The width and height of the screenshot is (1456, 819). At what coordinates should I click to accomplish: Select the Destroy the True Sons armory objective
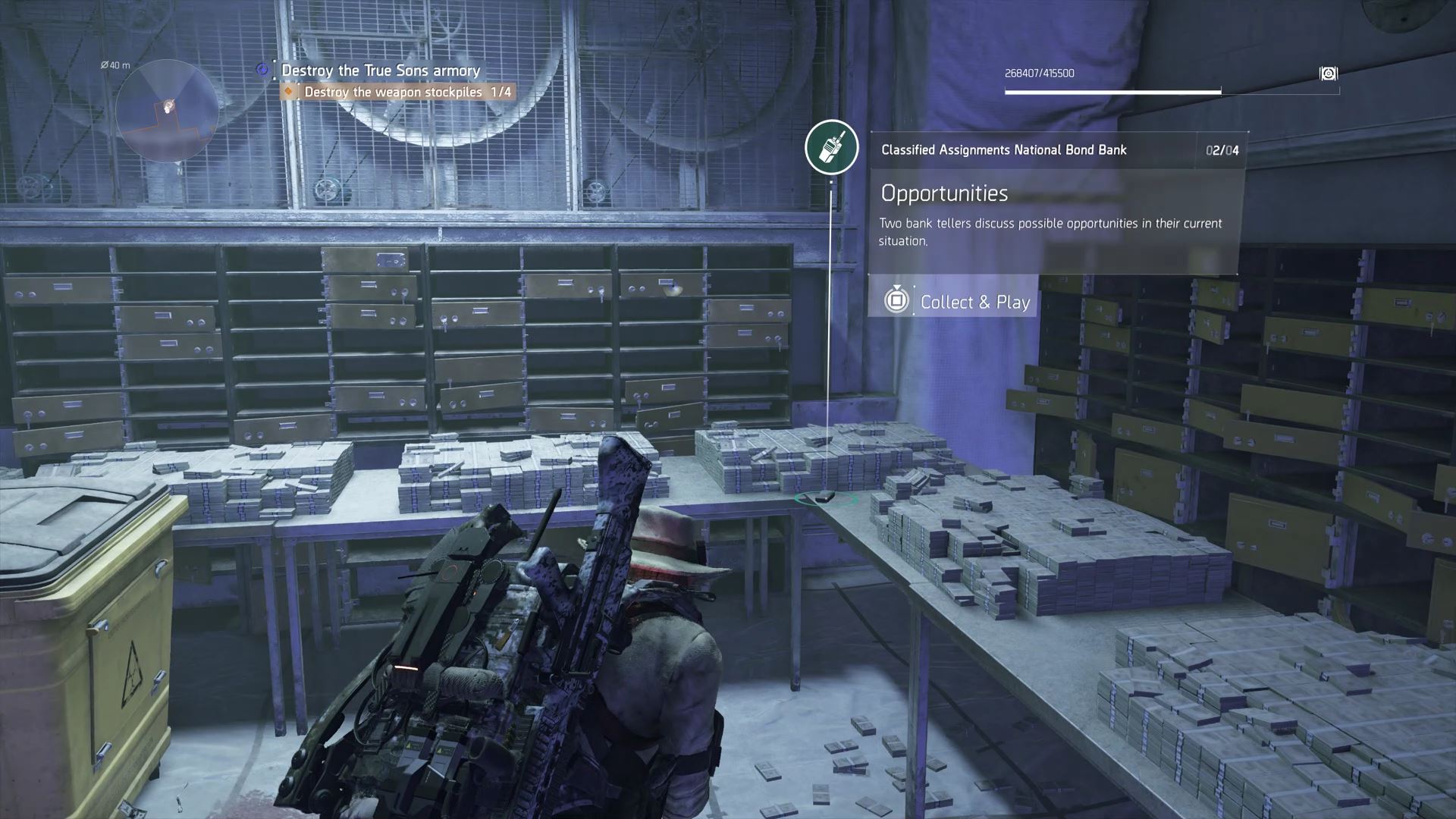click(x=380, y=71)
